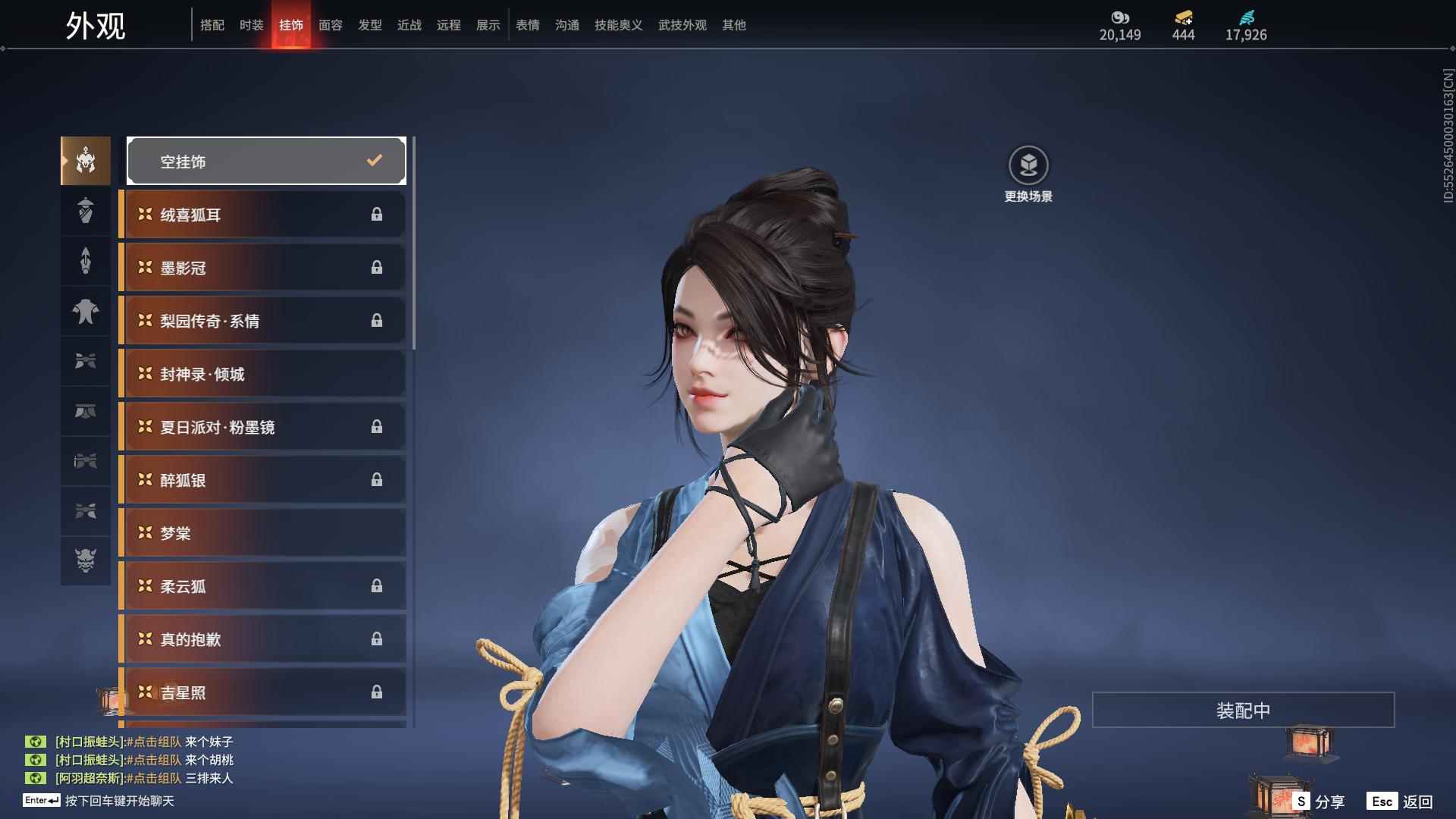Click 返回 to go back
Image resolution: width=1456 pixels, height=819 pixels.
(x=1401, y=802)
